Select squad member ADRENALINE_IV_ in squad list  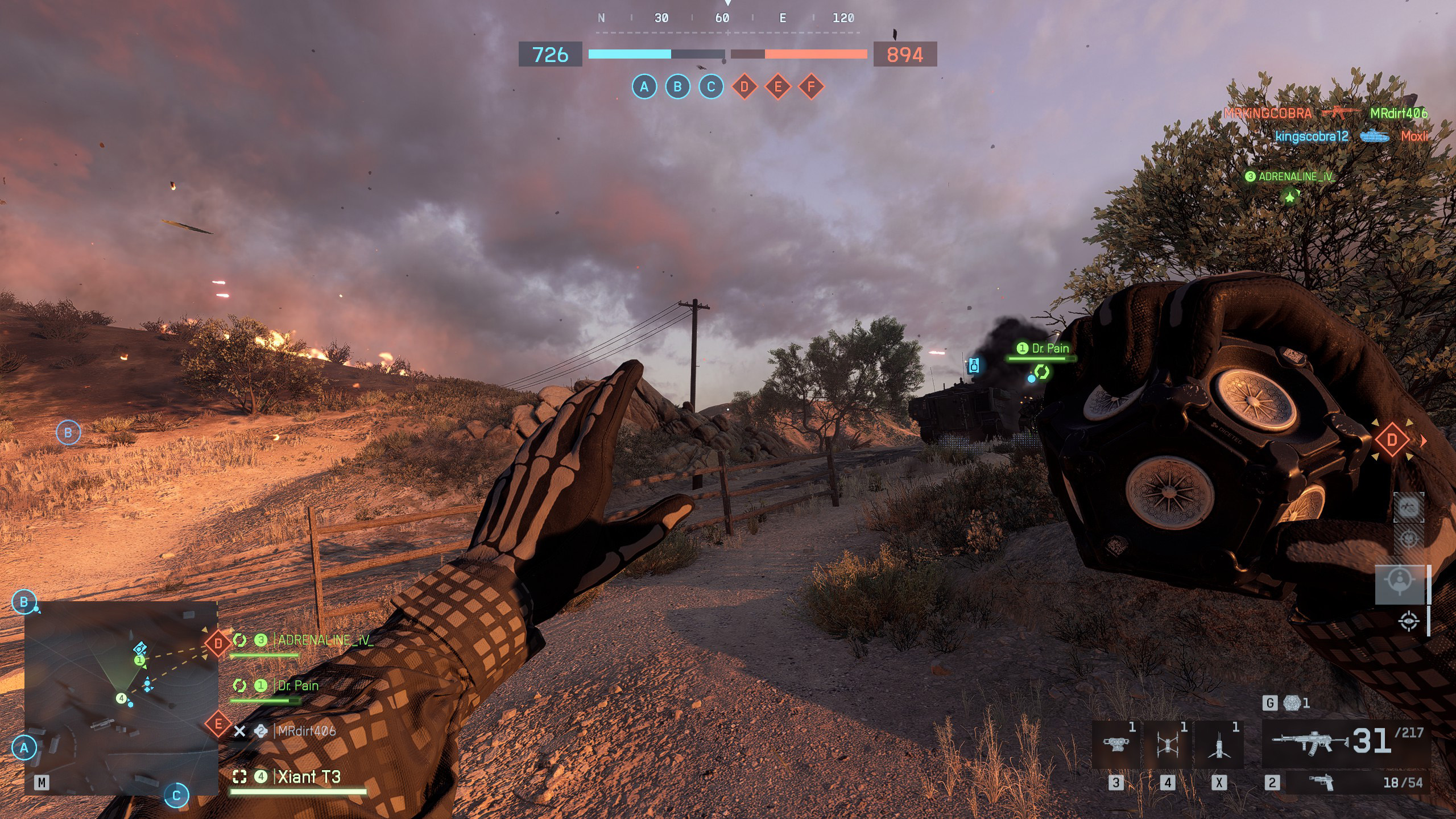pos(325,640)
